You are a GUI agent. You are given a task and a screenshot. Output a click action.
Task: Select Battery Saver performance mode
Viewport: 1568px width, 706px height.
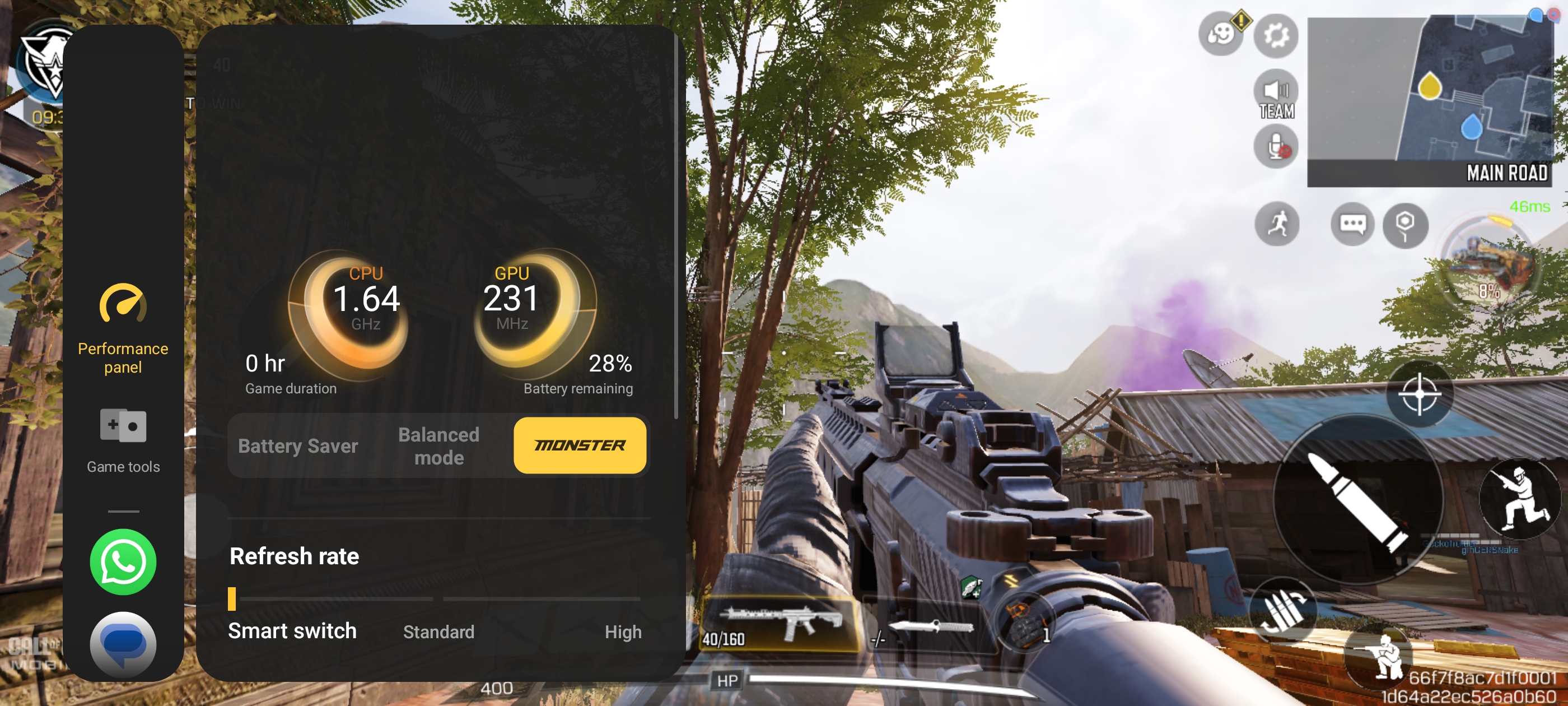pos(298,446)
